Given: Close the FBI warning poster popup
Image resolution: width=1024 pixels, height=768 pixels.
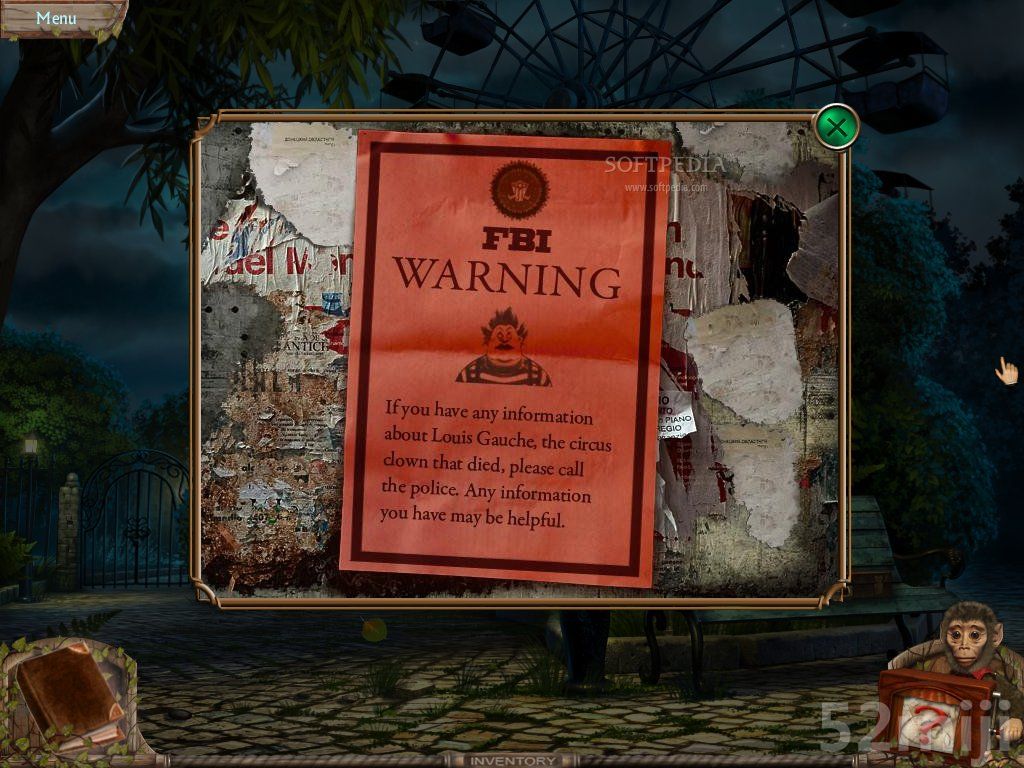Looking at the screenshot, I should click(x=836, y=127).
